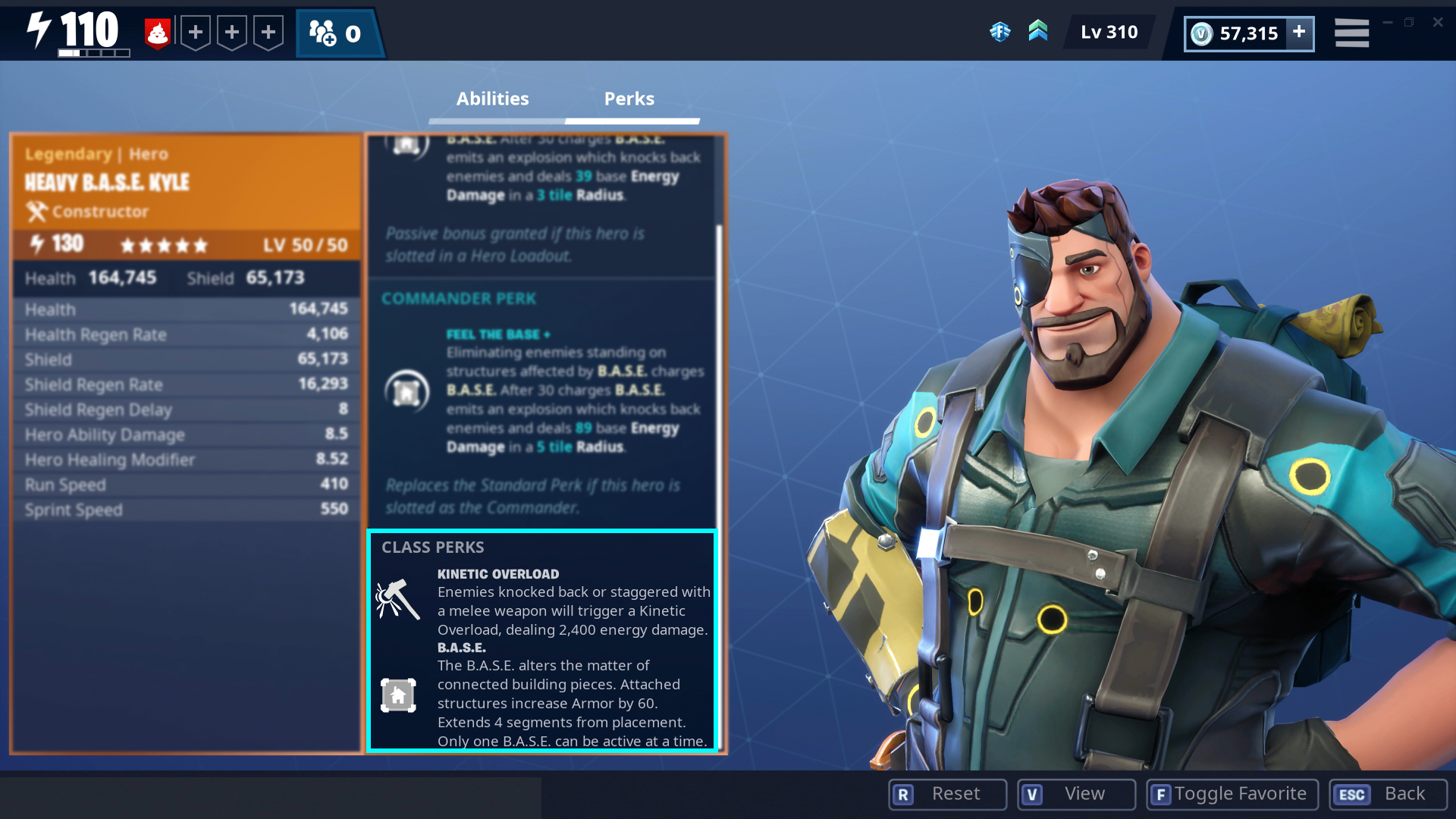Click the Kinetic Overload hammer perk icon
Viewport: 1456px width, 819px height.
coord(397,599)
